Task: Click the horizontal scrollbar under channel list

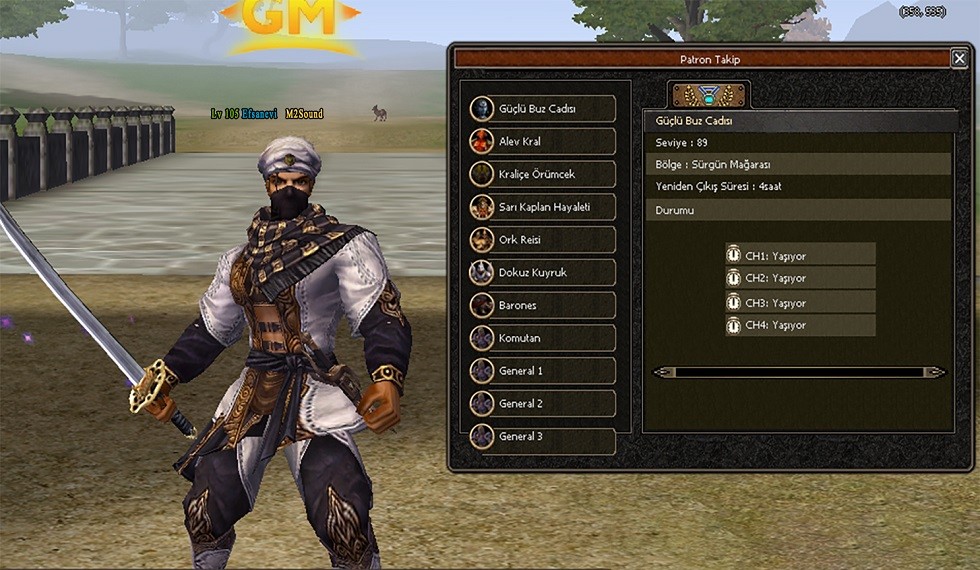Action: [x=799, y=372]
